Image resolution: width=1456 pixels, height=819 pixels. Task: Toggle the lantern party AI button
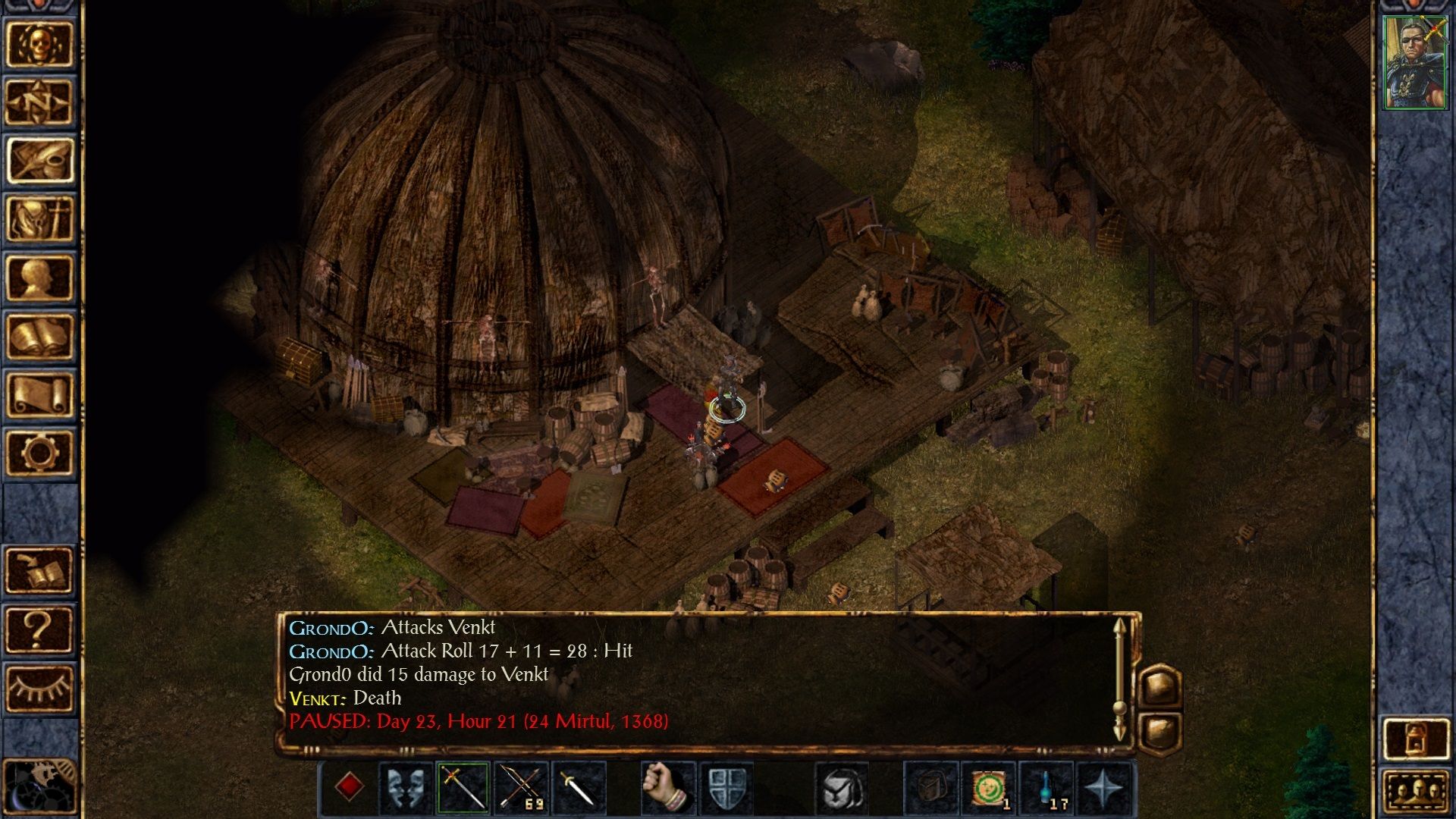pos(1415,738)
